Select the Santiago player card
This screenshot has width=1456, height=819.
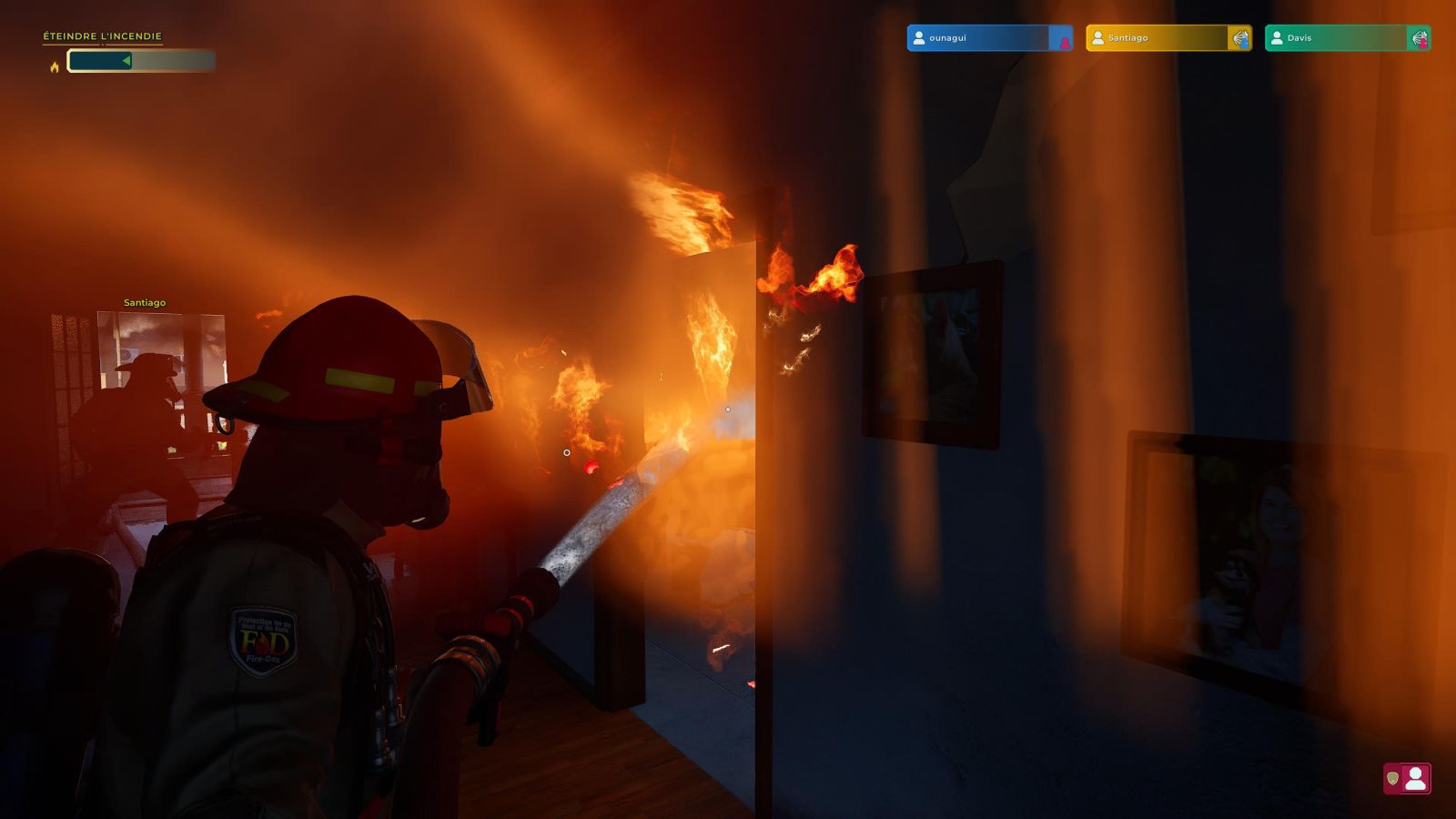point(1168,38)
